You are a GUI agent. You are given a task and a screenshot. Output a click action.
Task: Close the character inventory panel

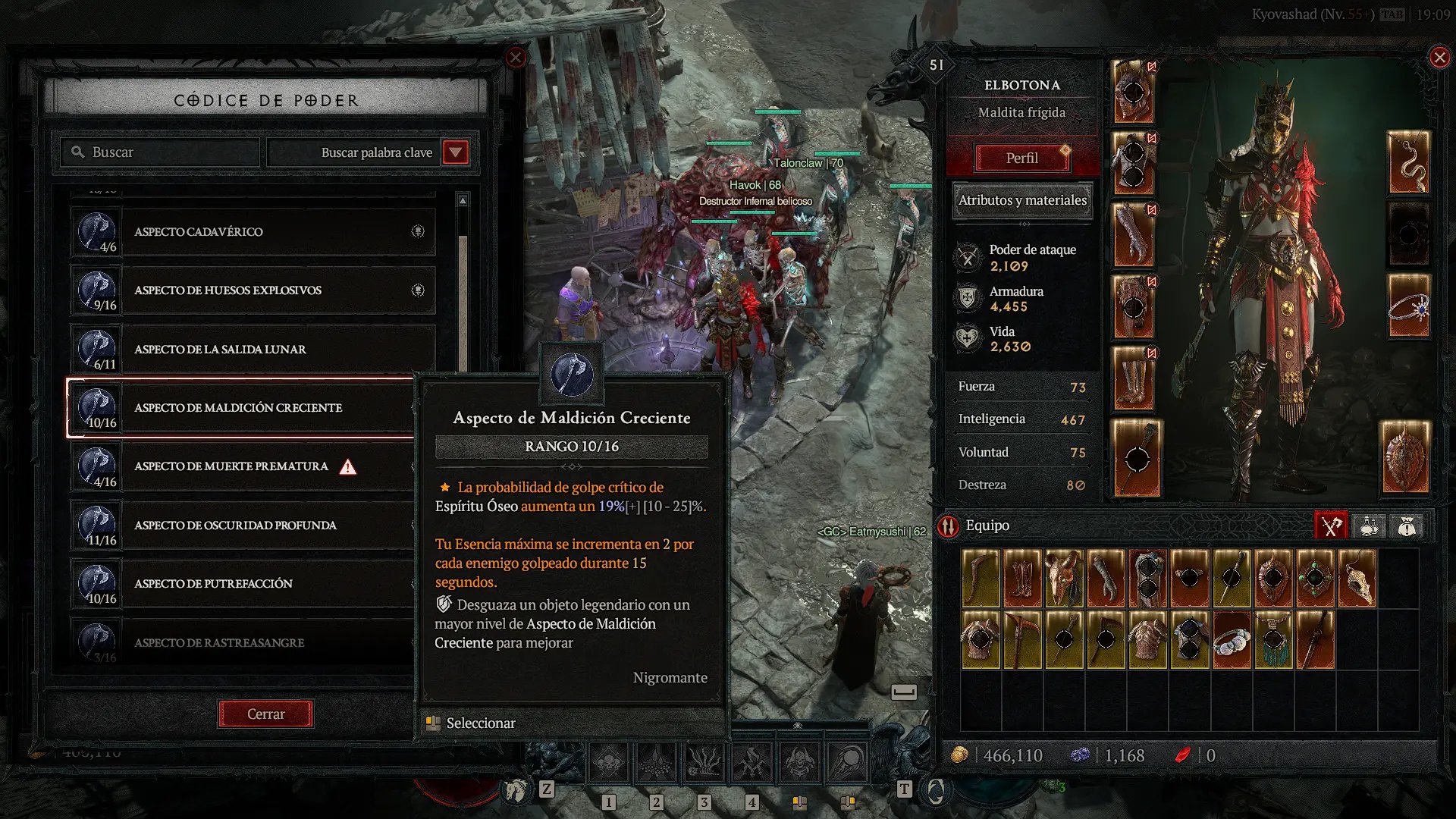pos(1439,58)
